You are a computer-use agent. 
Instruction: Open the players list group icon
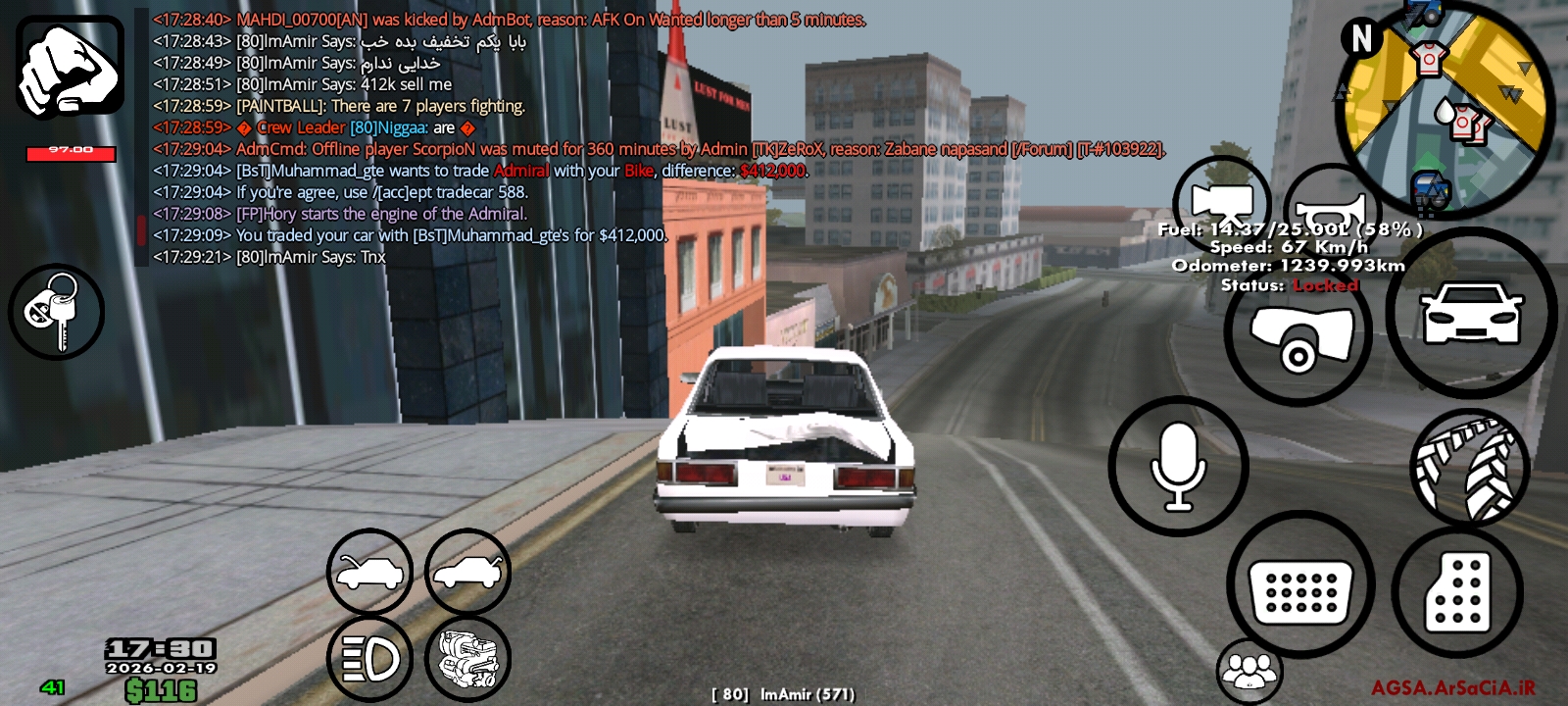click(x=1249, y=671)
